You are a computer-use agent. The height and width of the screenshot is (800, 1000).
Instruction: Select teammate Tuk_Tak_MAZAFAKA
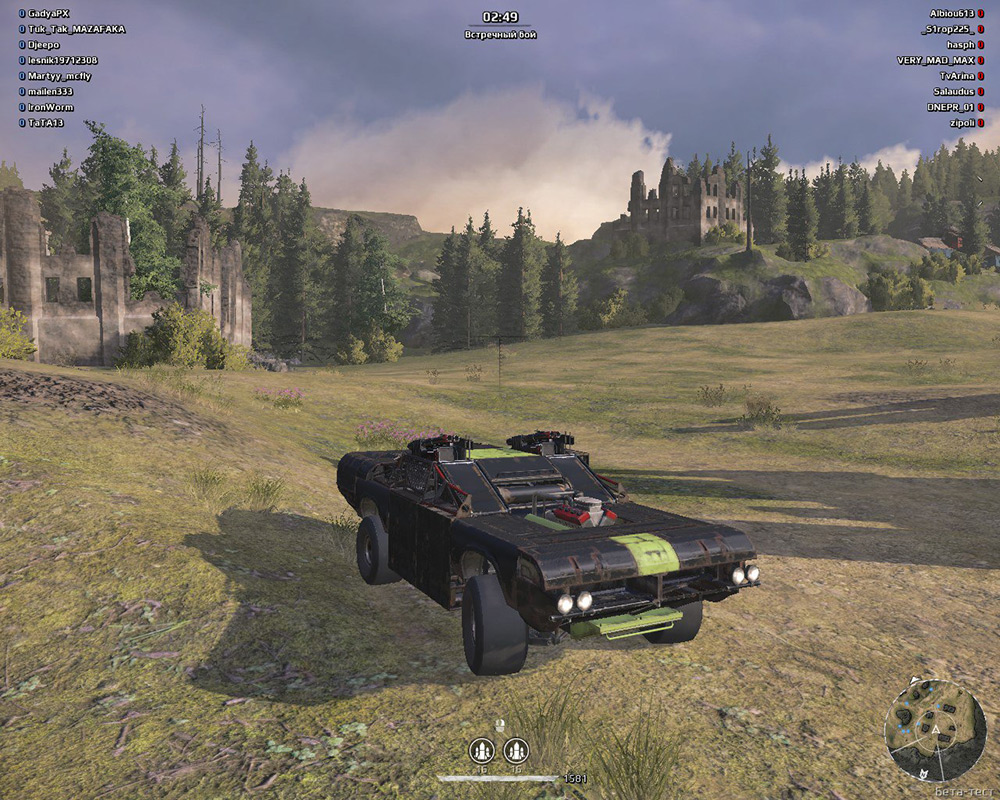pyautogui.click(x=76, y=29)
